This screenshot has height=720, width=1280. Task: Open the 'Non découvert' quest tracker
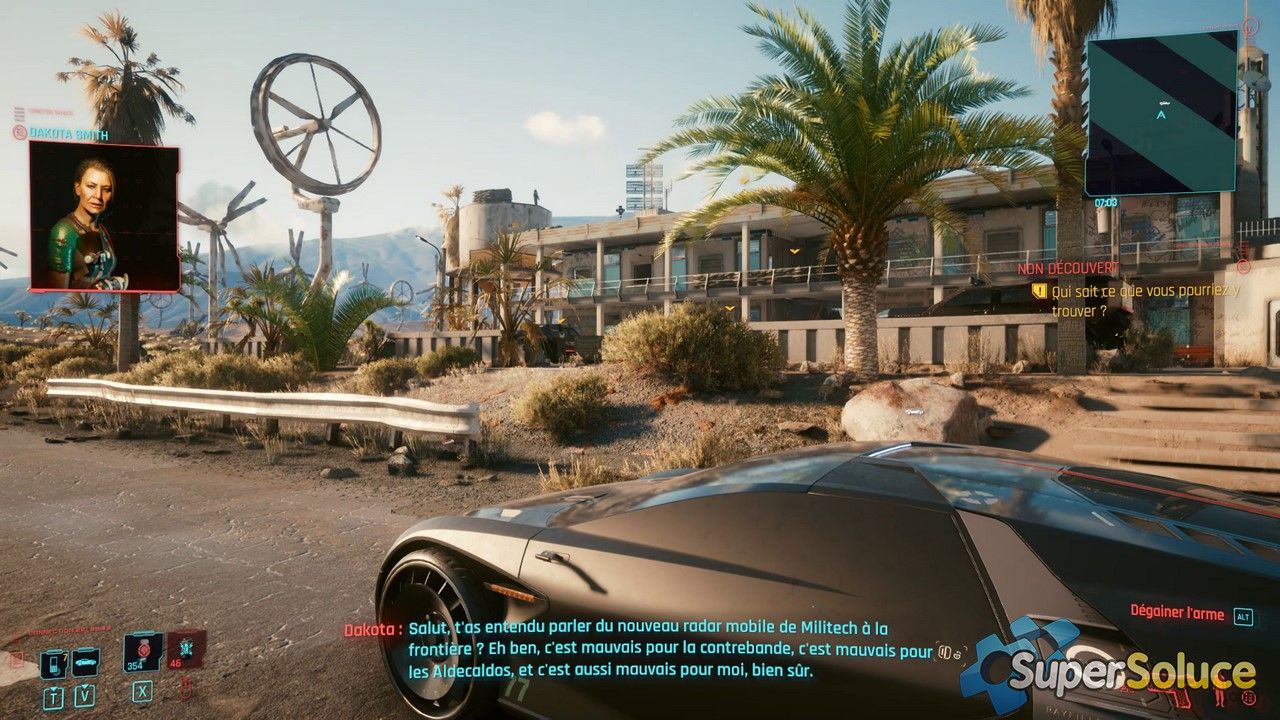[1068, 269]
